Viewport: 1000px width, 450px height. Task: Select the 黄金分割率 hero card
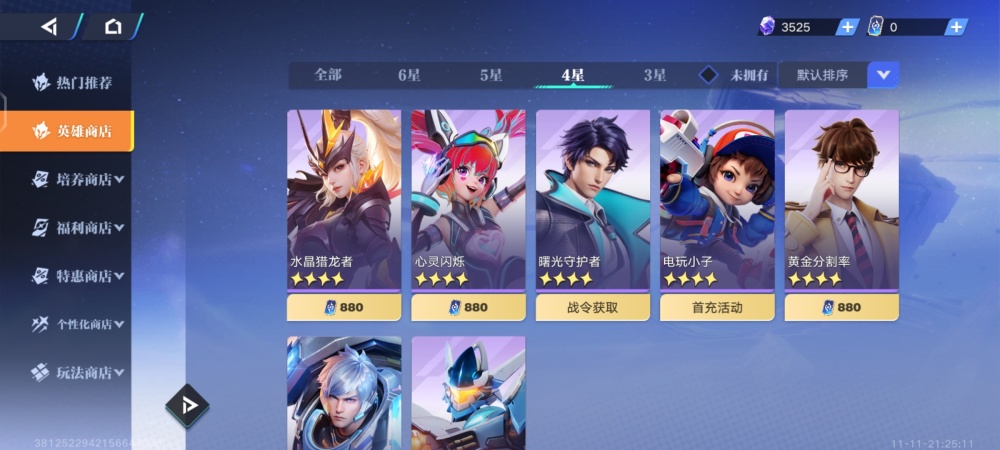pos(841,200)
